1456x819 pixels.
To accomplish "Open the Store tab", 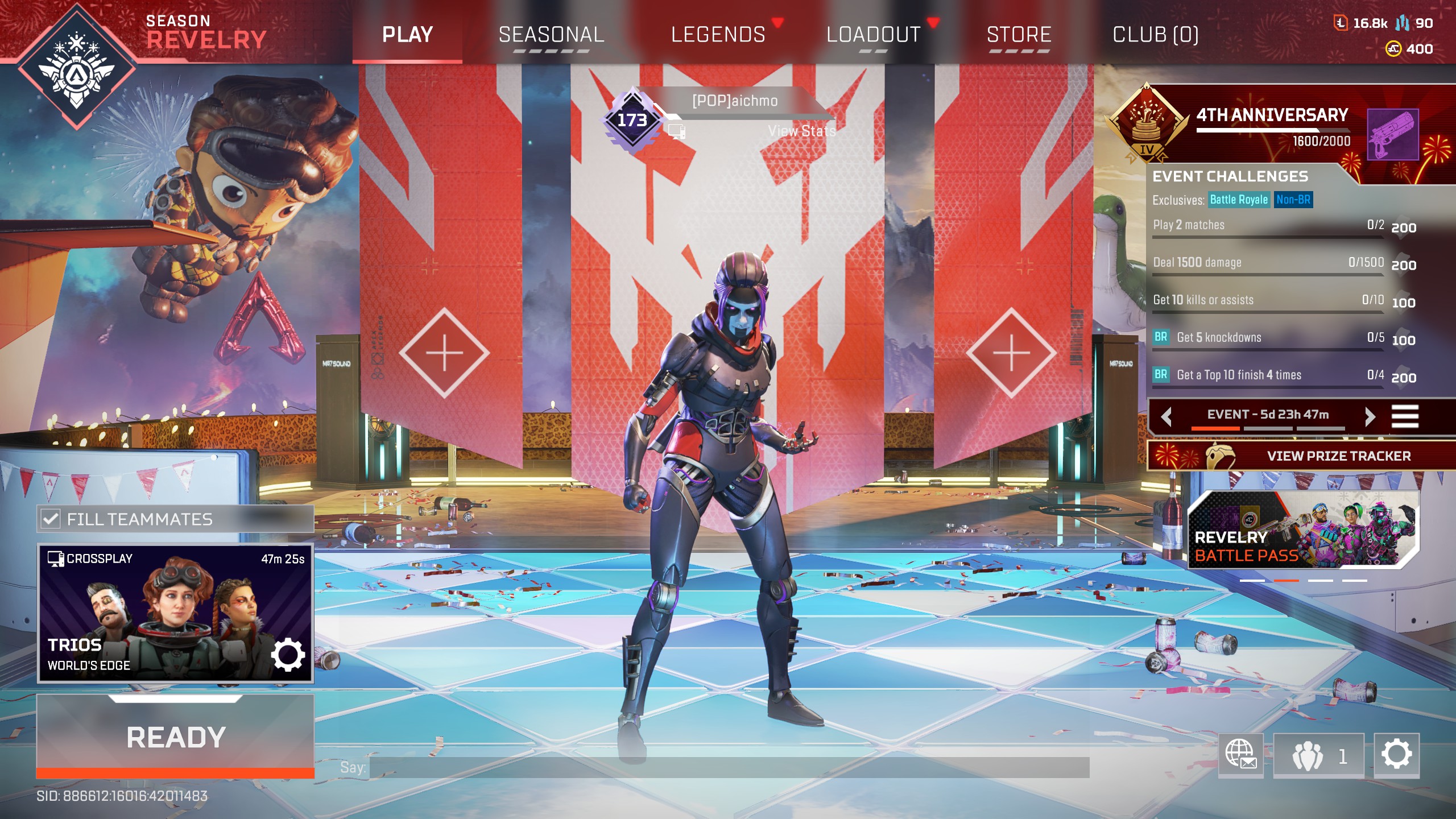I will 1019,35.
